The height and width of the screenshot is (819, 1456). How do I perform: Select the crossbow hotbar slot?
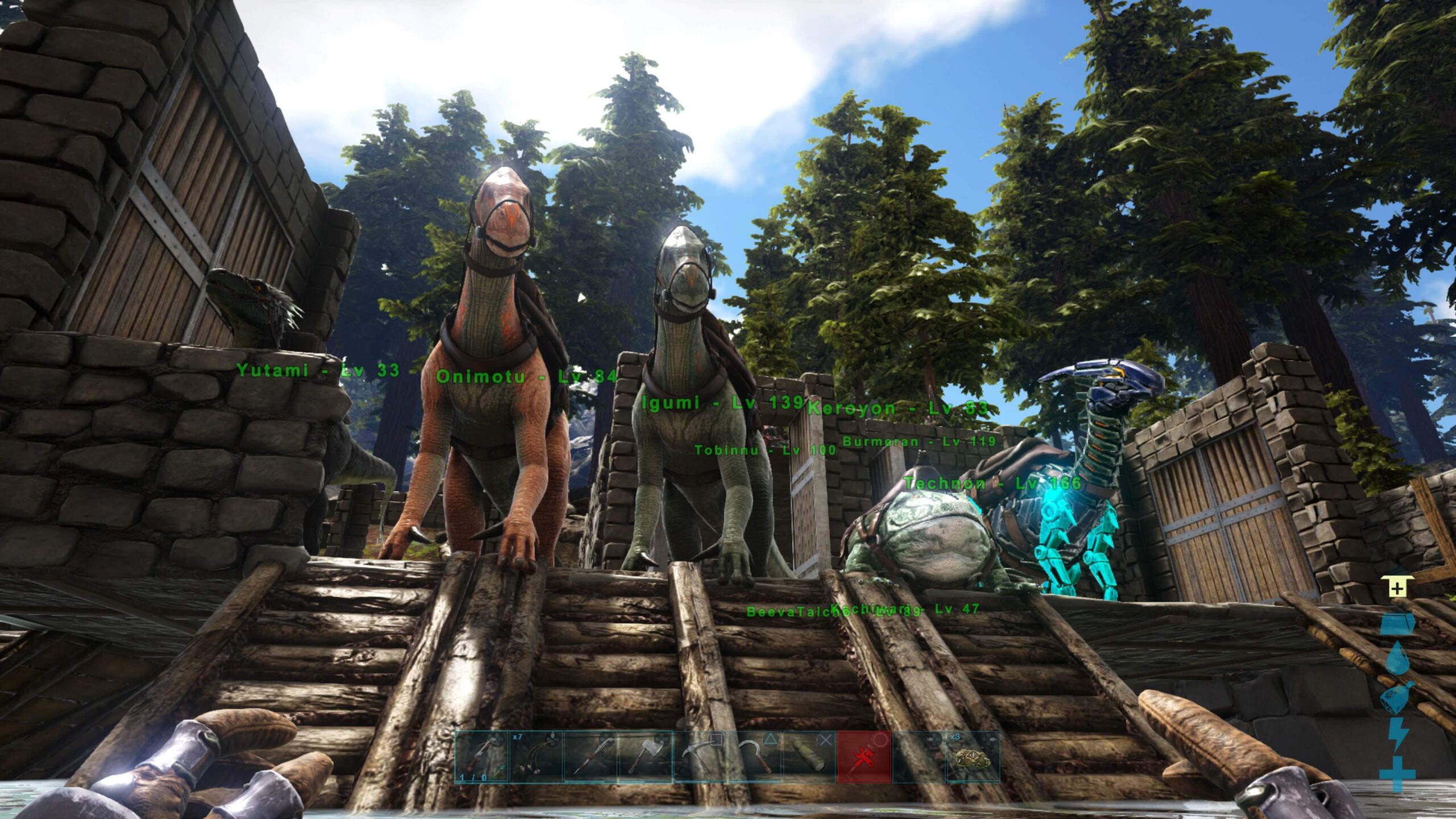[x=481, y=757]
